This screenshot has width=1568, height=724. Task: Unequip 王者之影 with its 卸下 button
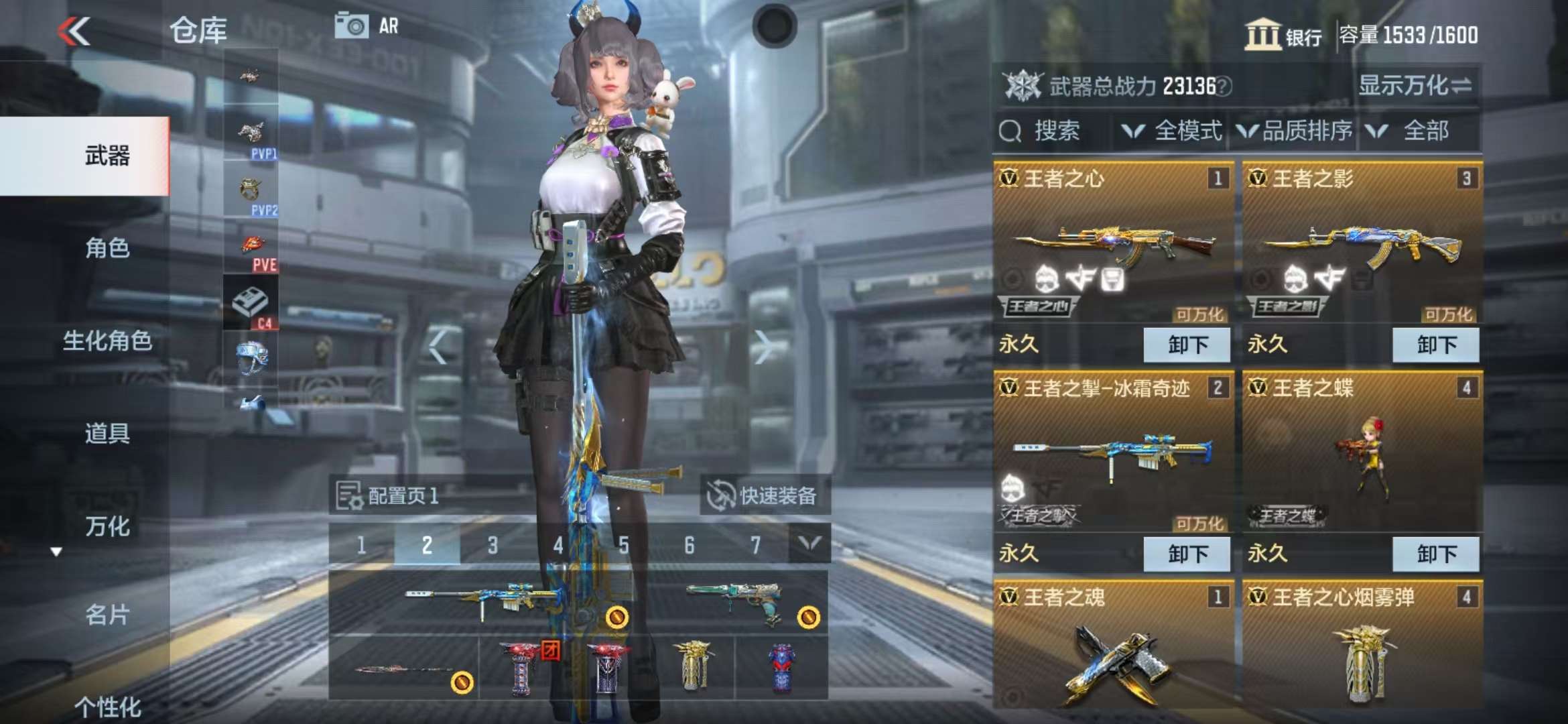1435,345
